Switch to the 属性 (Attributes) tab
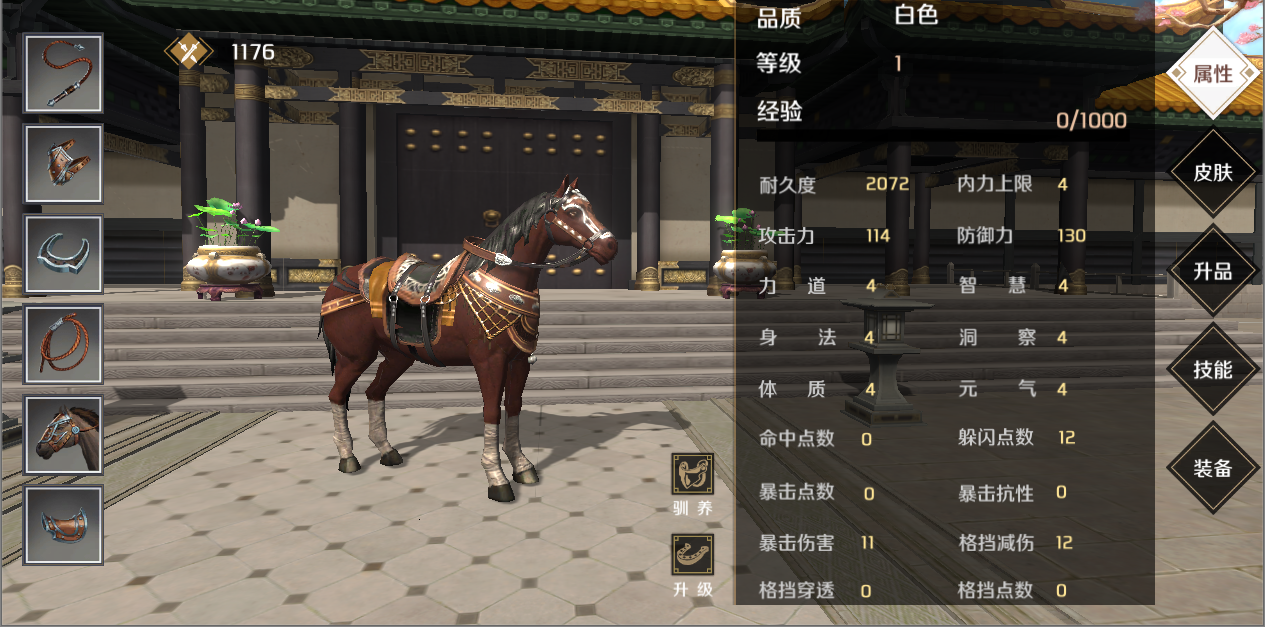This screenshot has width=1265, height=627. [1212, 74]
